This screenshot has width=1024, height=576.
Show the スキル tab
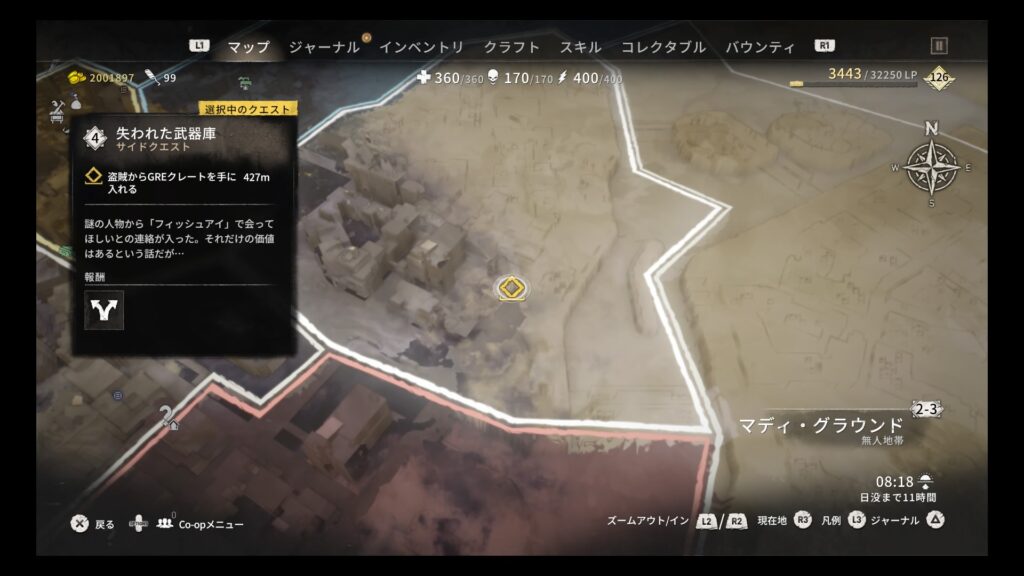coord(580,47)
